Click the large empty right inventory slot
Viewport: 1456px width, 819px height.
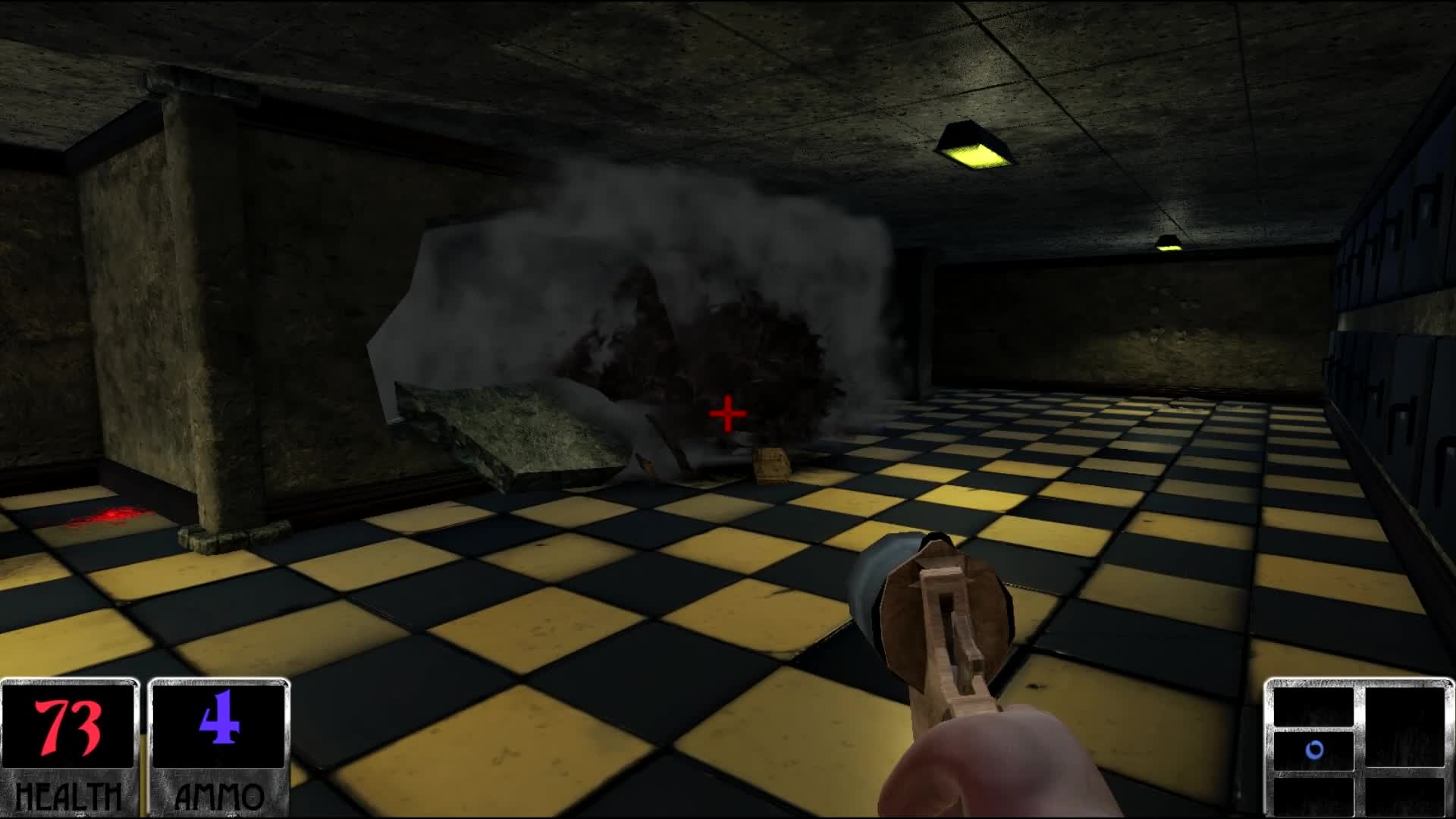(x=1404, y=726)
